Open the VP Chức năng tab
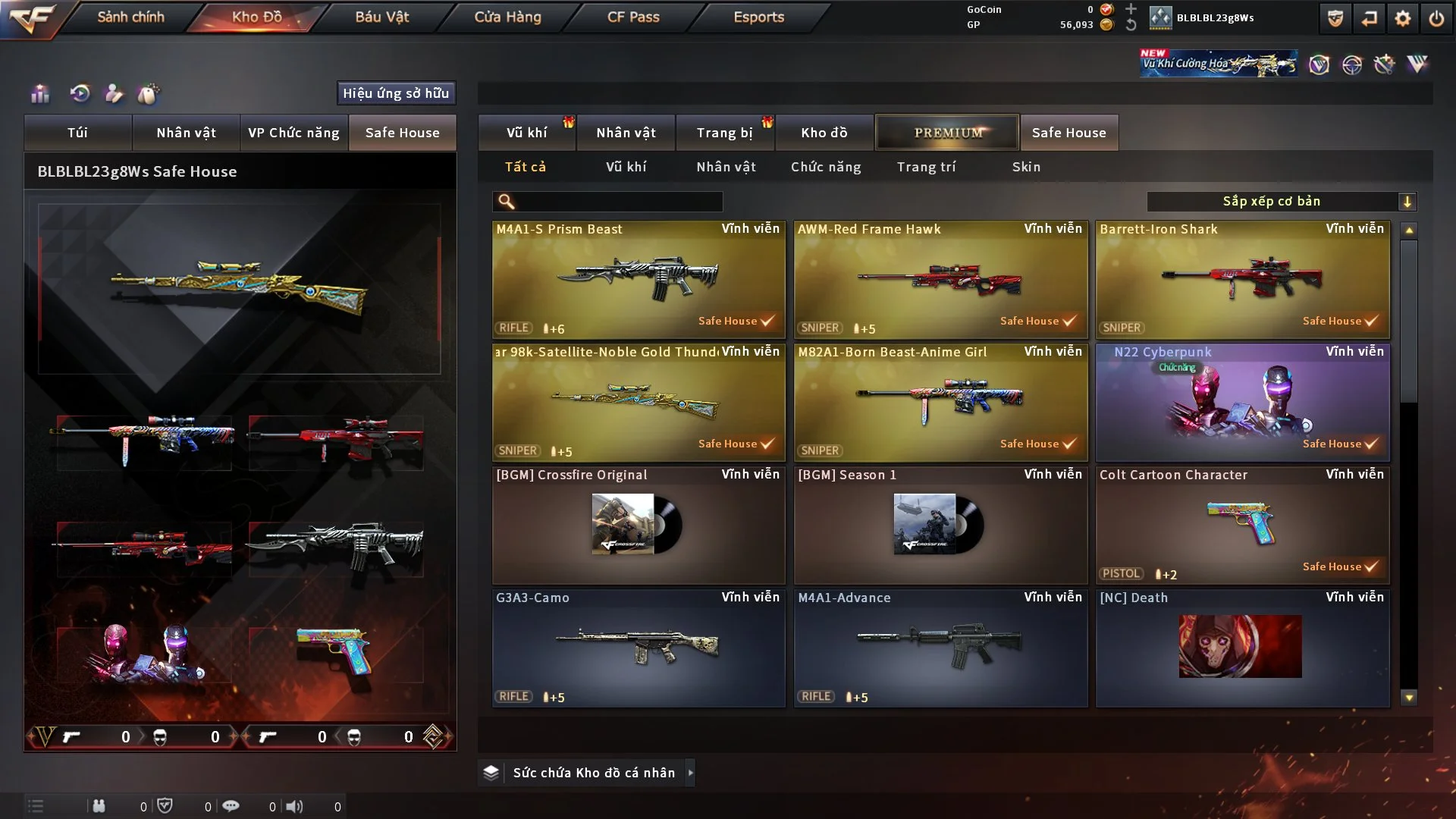 tap(293, 133)
